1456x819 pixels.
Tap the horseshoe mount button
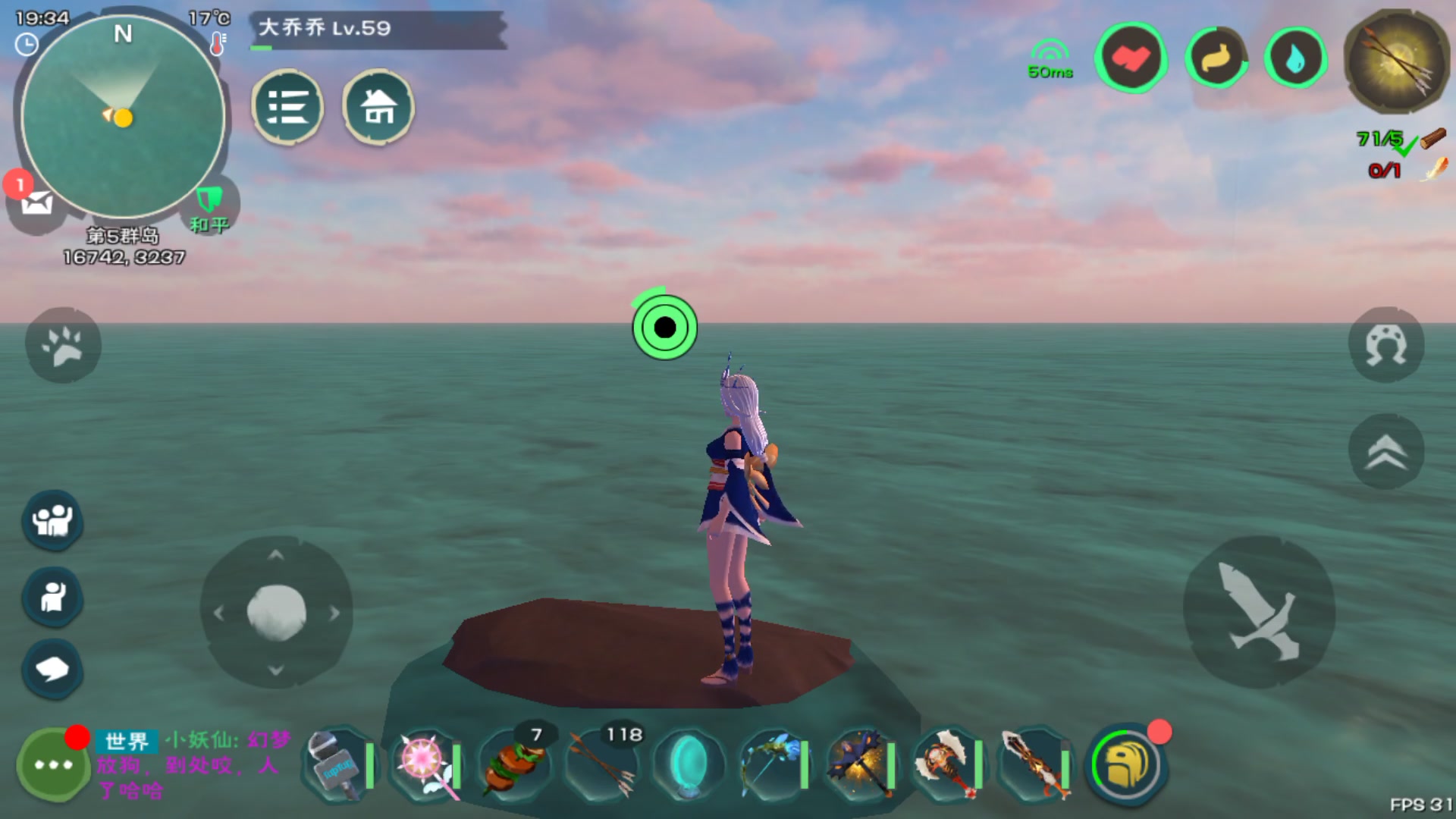point(1386,345)
